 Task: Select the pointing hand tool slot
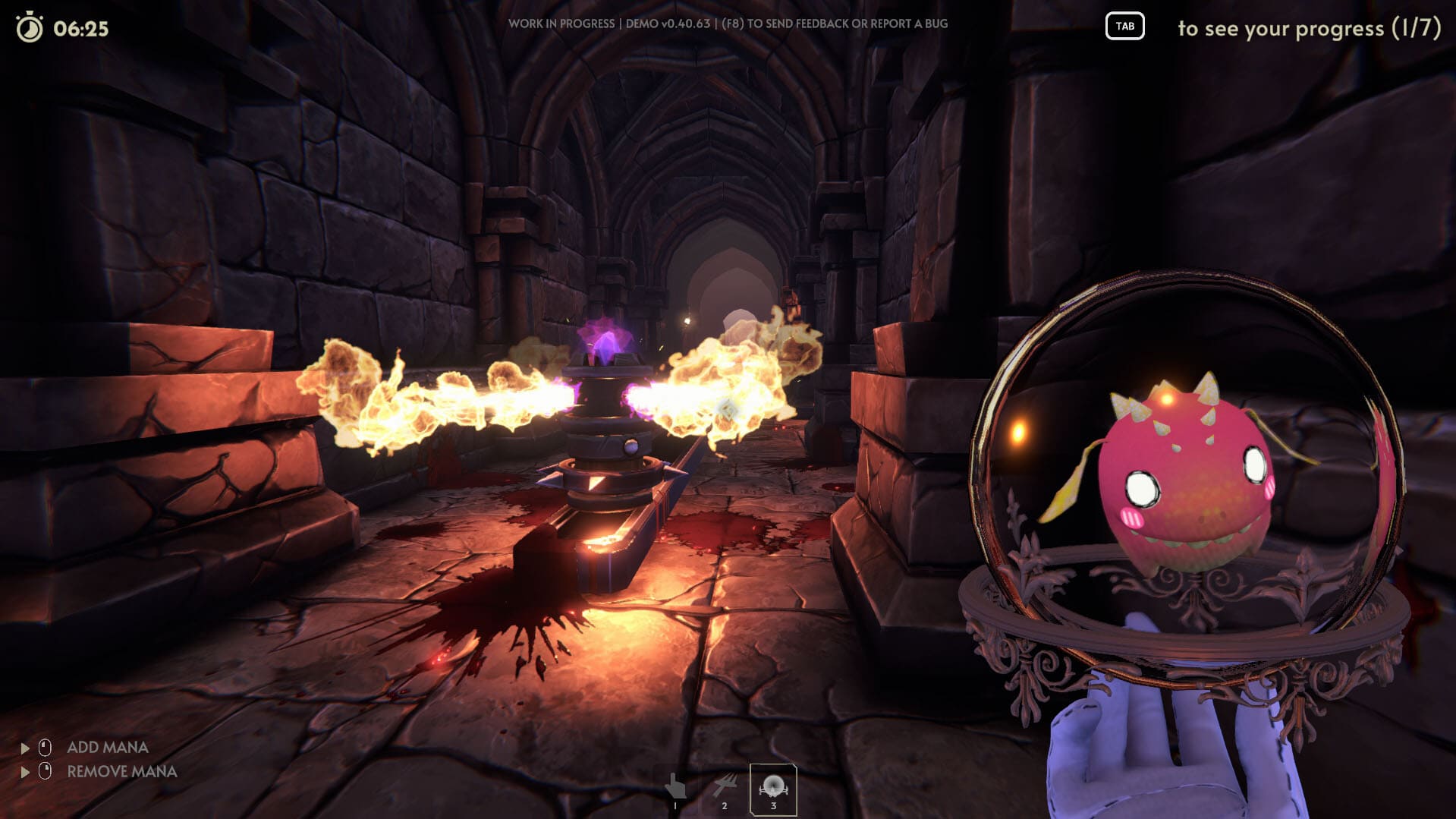(675, 788)
